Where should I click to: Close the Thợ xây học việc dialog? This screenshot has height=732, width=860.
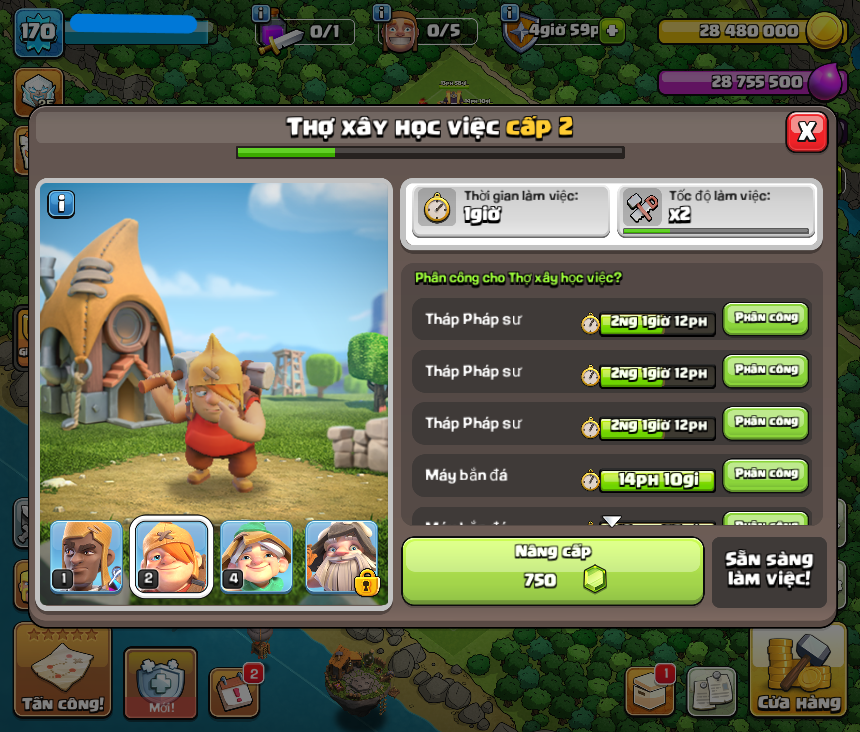[807, 131]
